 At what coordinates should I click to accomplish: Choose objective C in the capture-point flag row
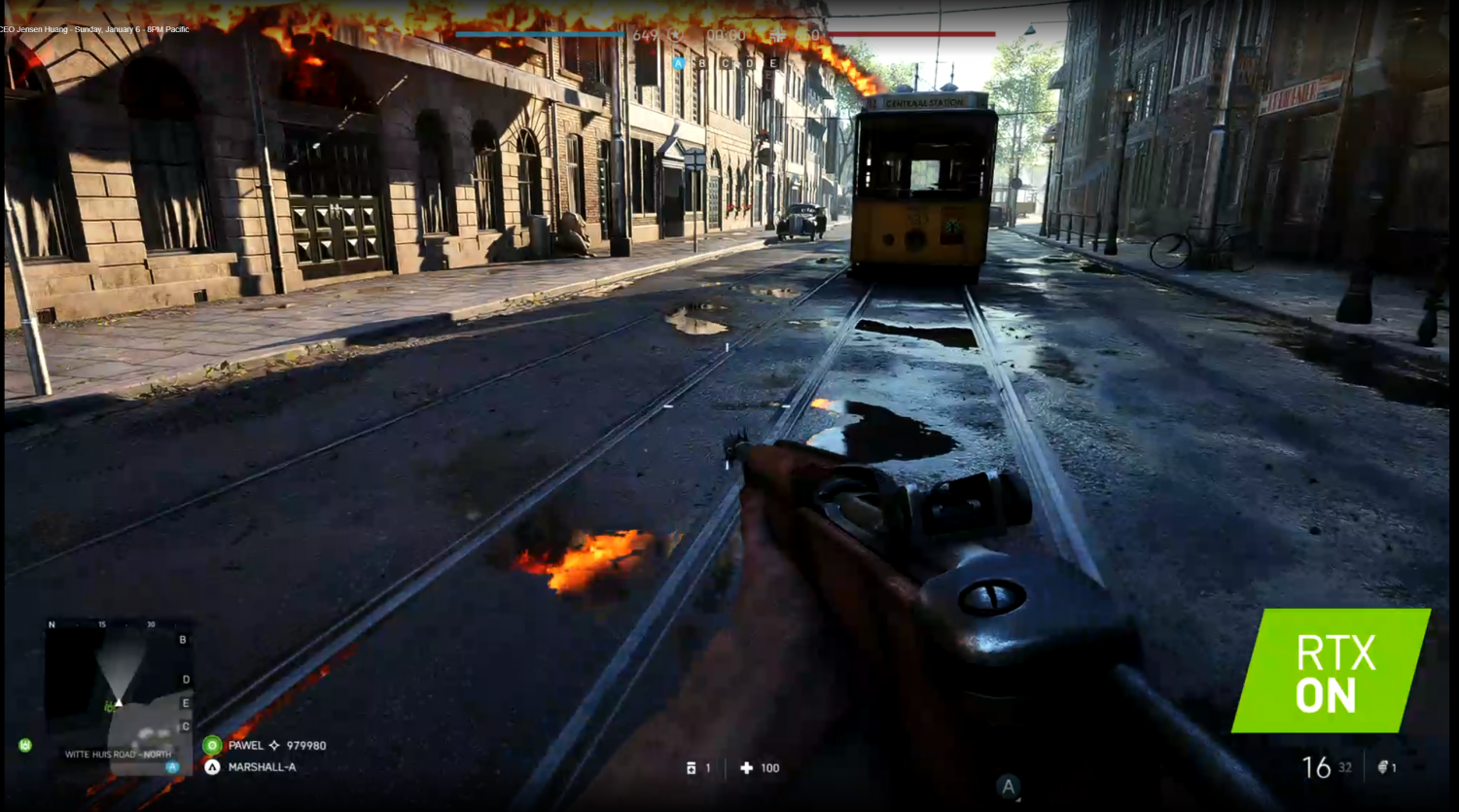(x=726, y=63)
